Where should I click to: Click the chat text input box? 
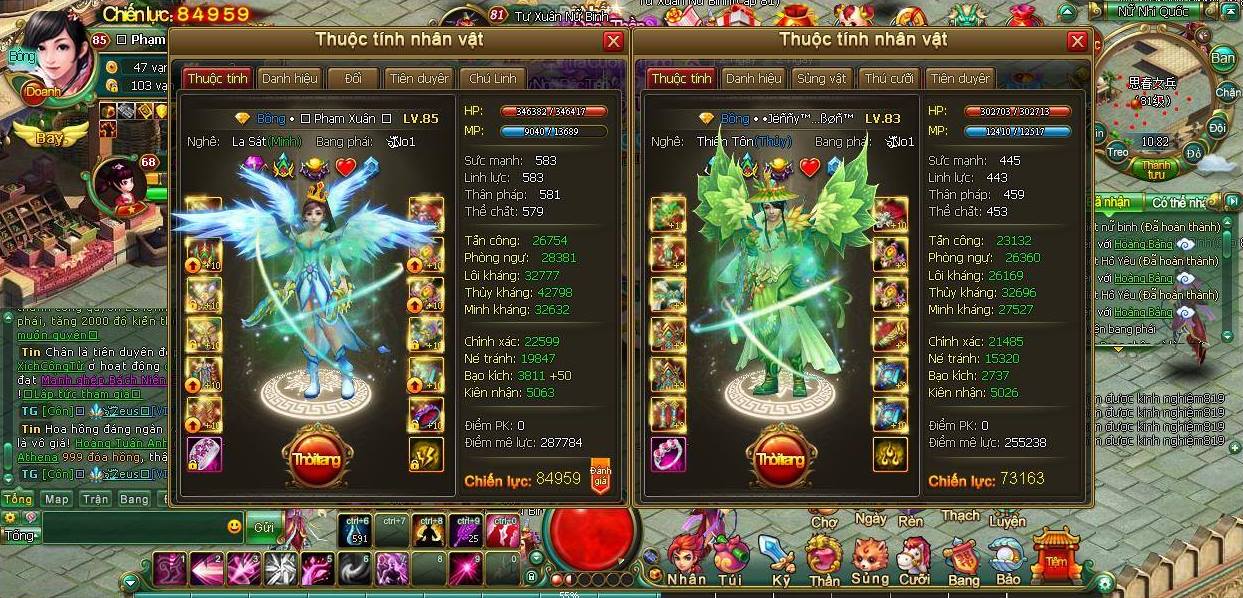tap(130, 526)
